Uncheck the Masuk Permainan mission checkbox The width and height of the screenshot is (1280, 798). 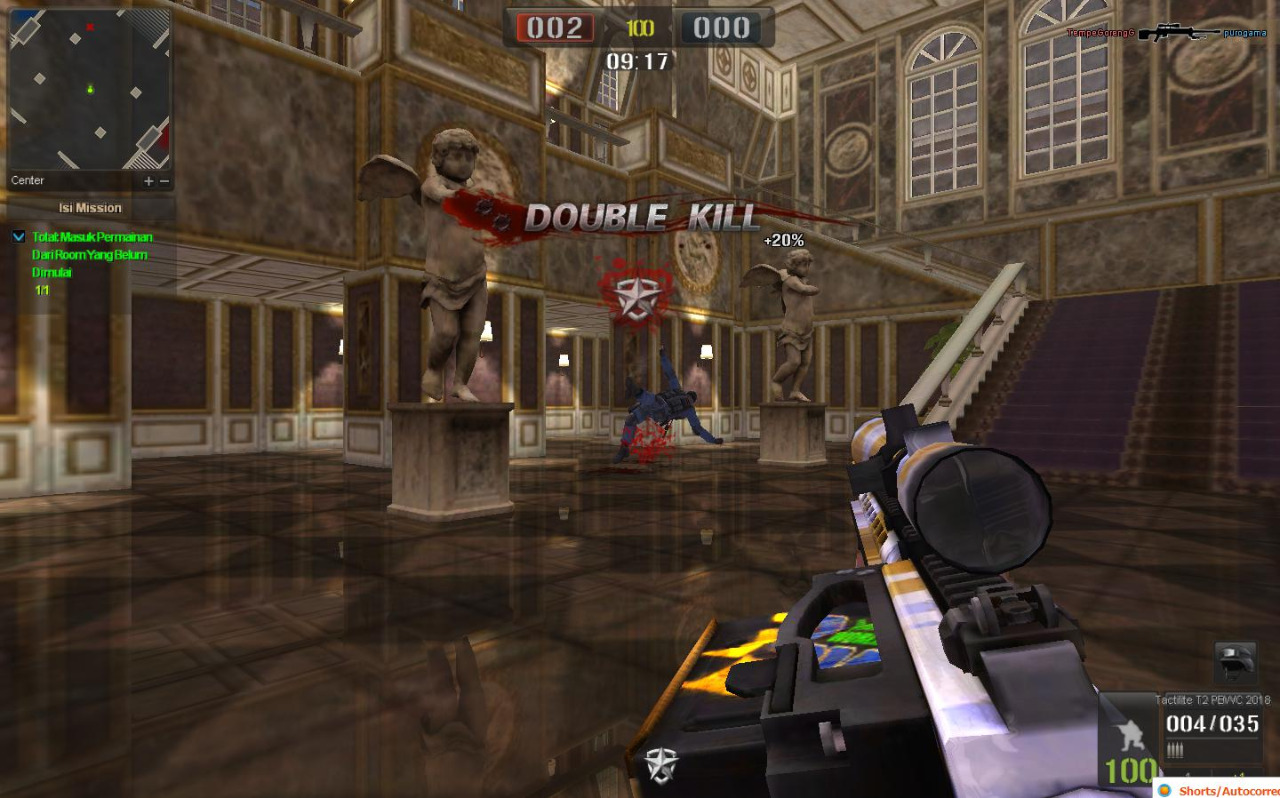tap(18, 237)
